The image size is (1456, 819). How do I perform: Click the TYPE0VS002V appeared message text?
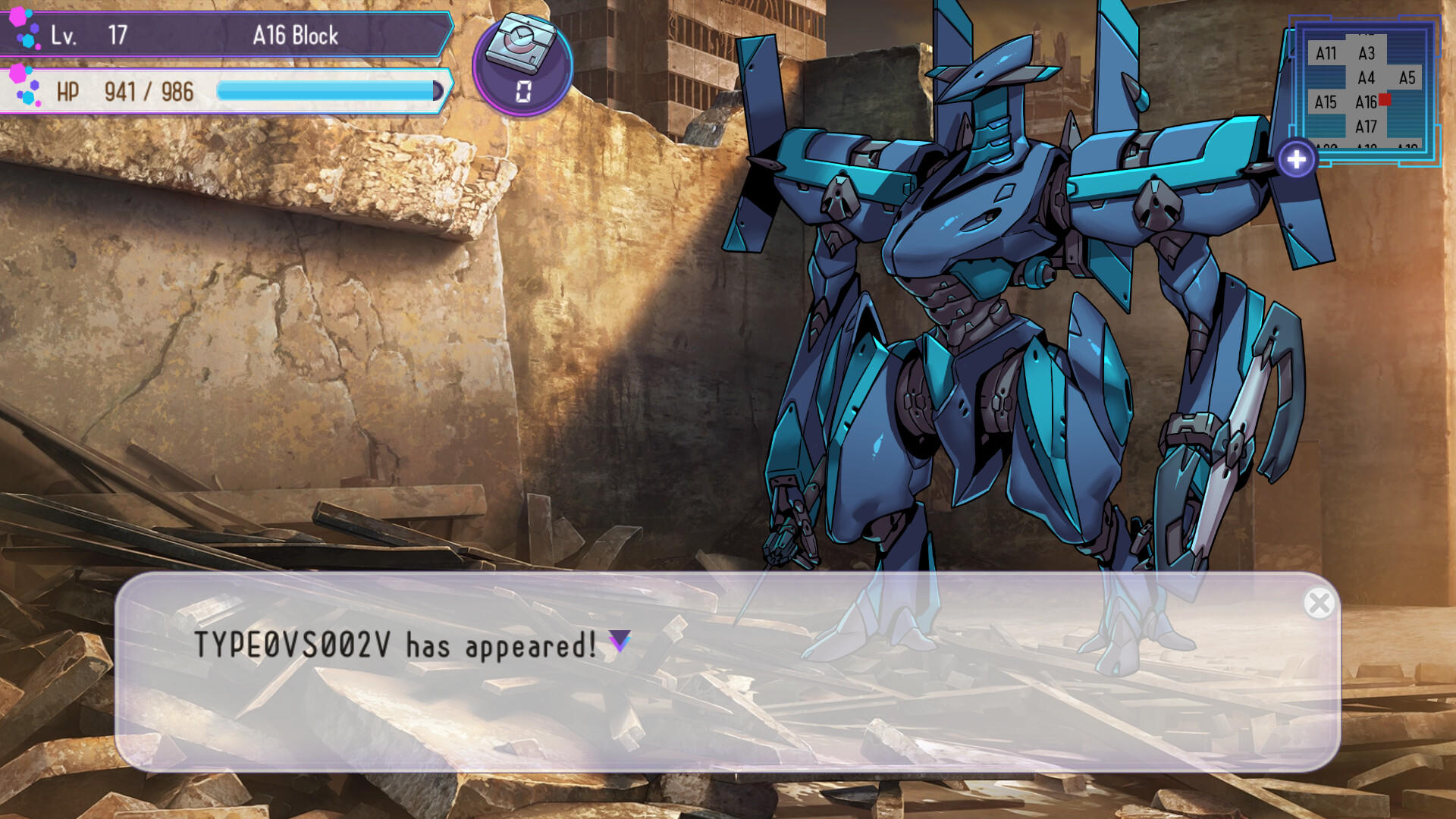(x=394, y=646)
